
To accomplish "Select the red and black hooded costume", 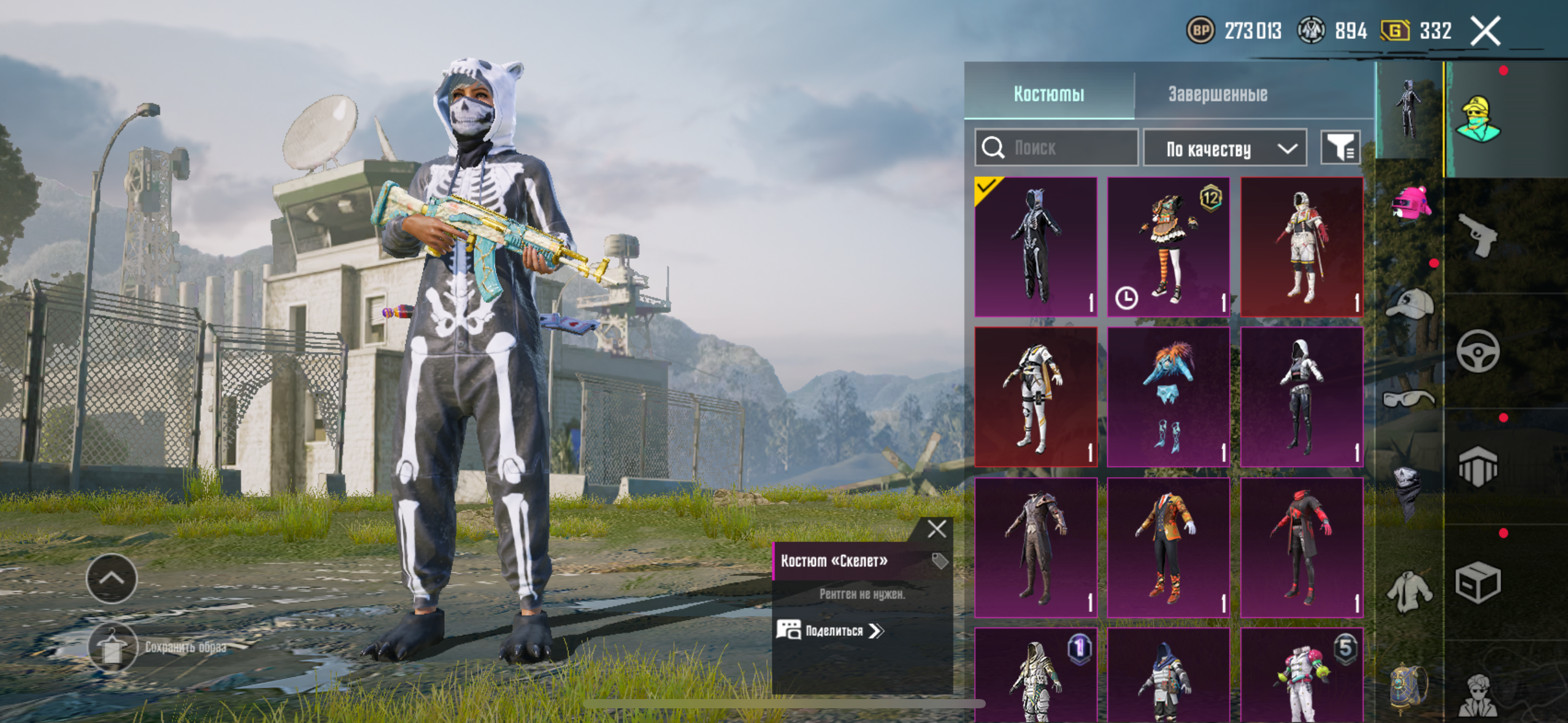I will coord(1301,547).
